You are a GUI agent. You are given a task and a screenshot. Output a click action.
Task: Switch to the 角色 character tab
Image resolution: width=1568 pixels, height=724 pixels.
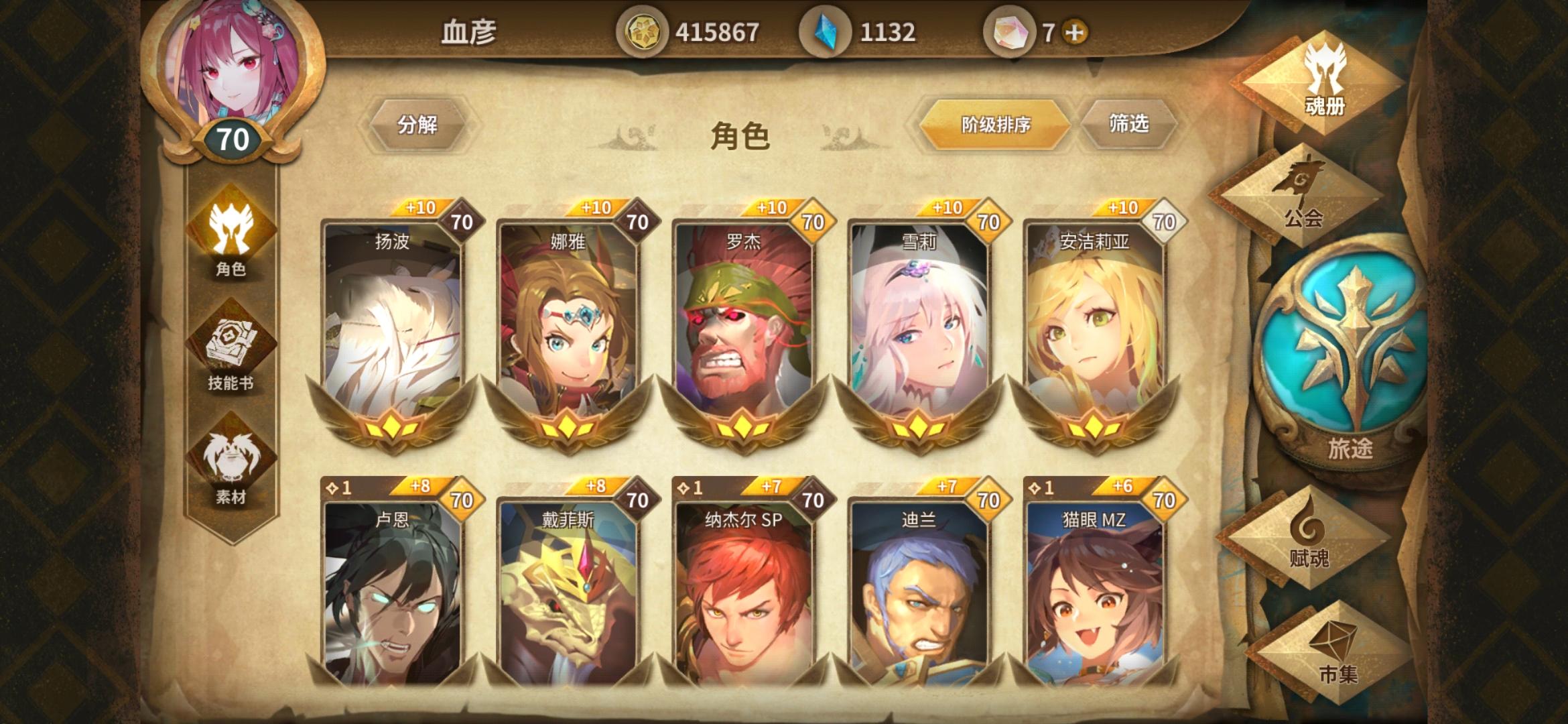[233, 235]
